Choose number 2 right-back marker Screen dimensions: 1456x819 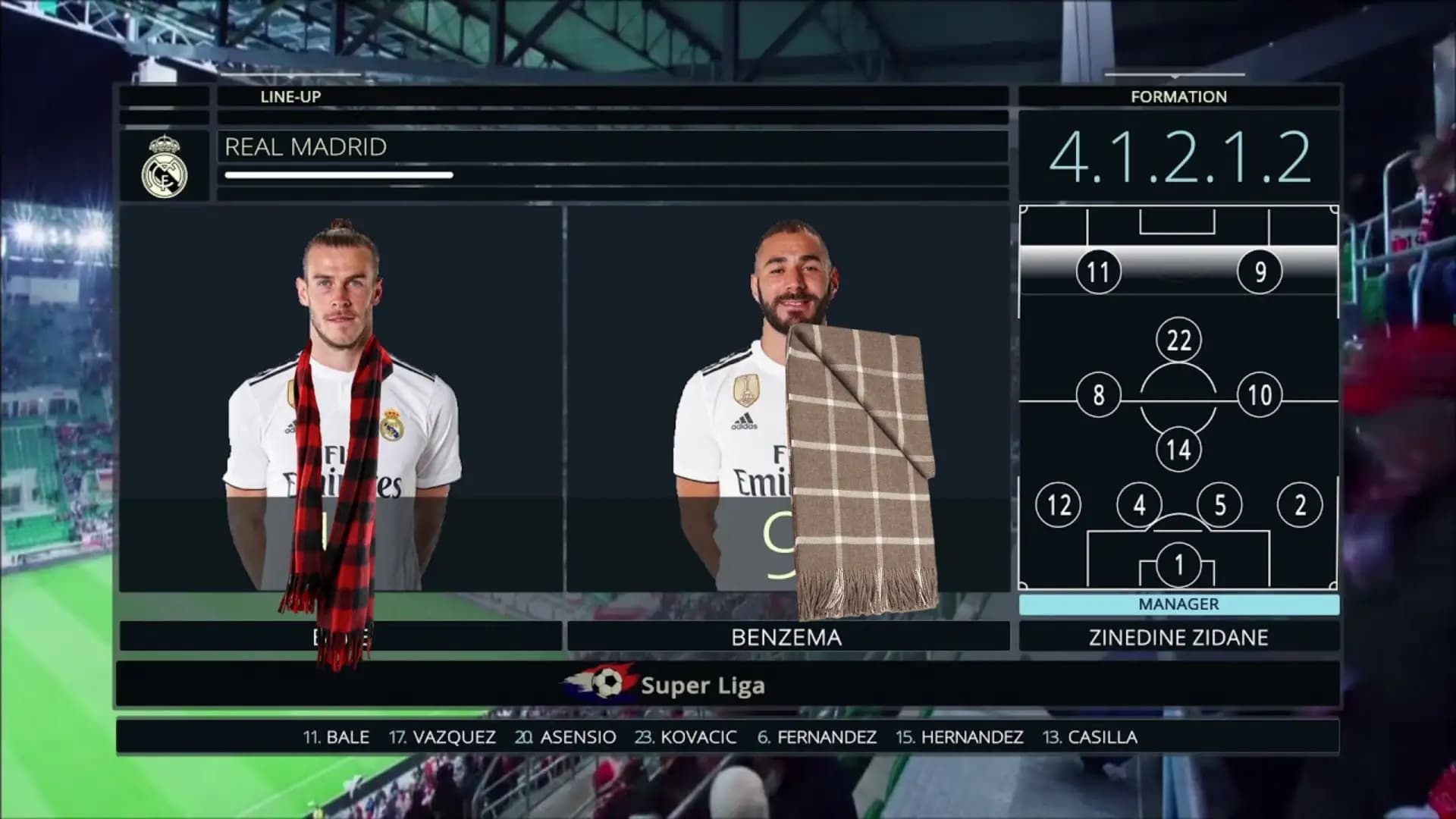pos(1300,504)
